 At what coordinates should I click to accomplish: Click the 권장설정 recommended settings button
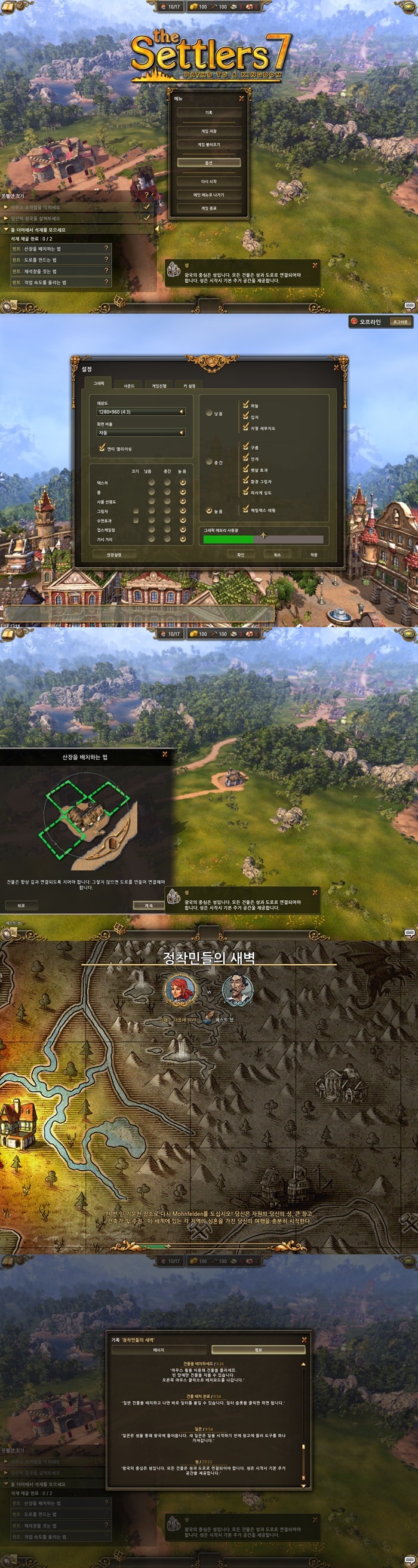tap(114, 554)
